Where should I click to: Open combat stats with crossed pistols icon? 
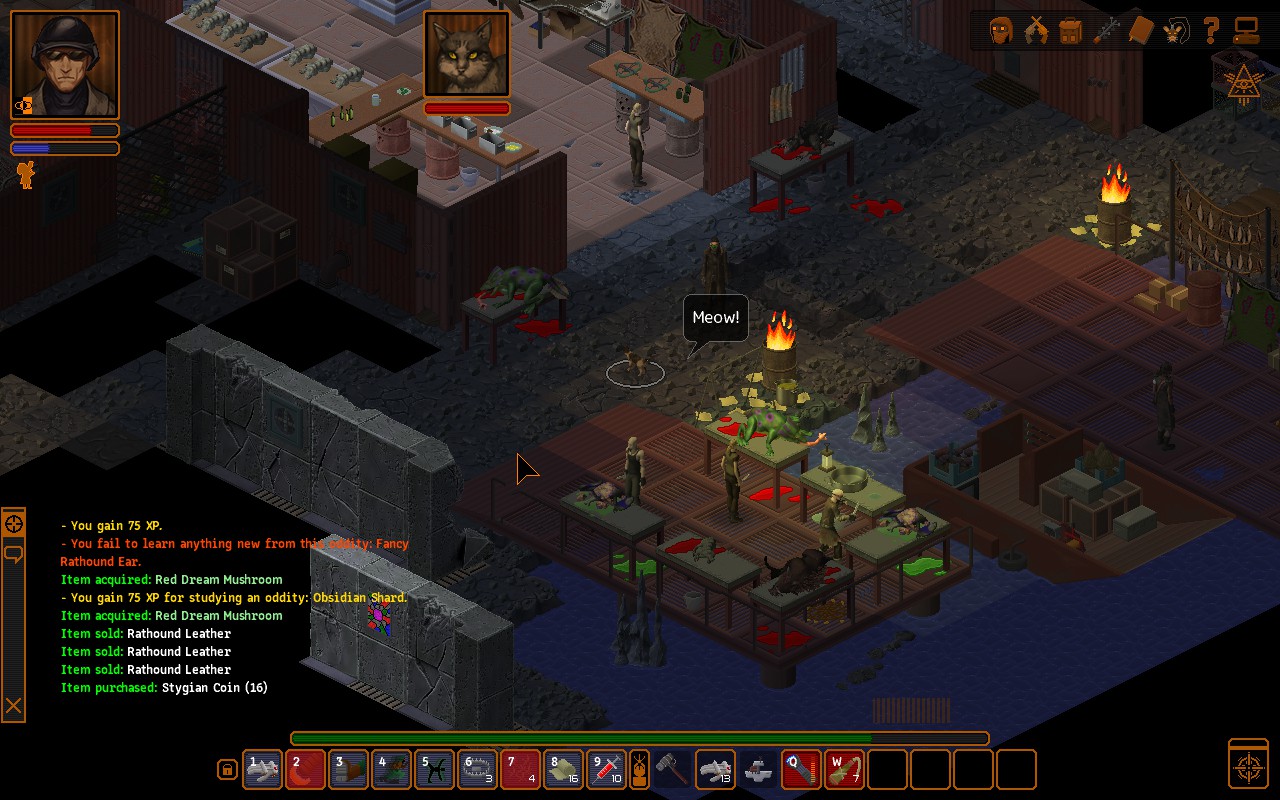[1036, 31]
